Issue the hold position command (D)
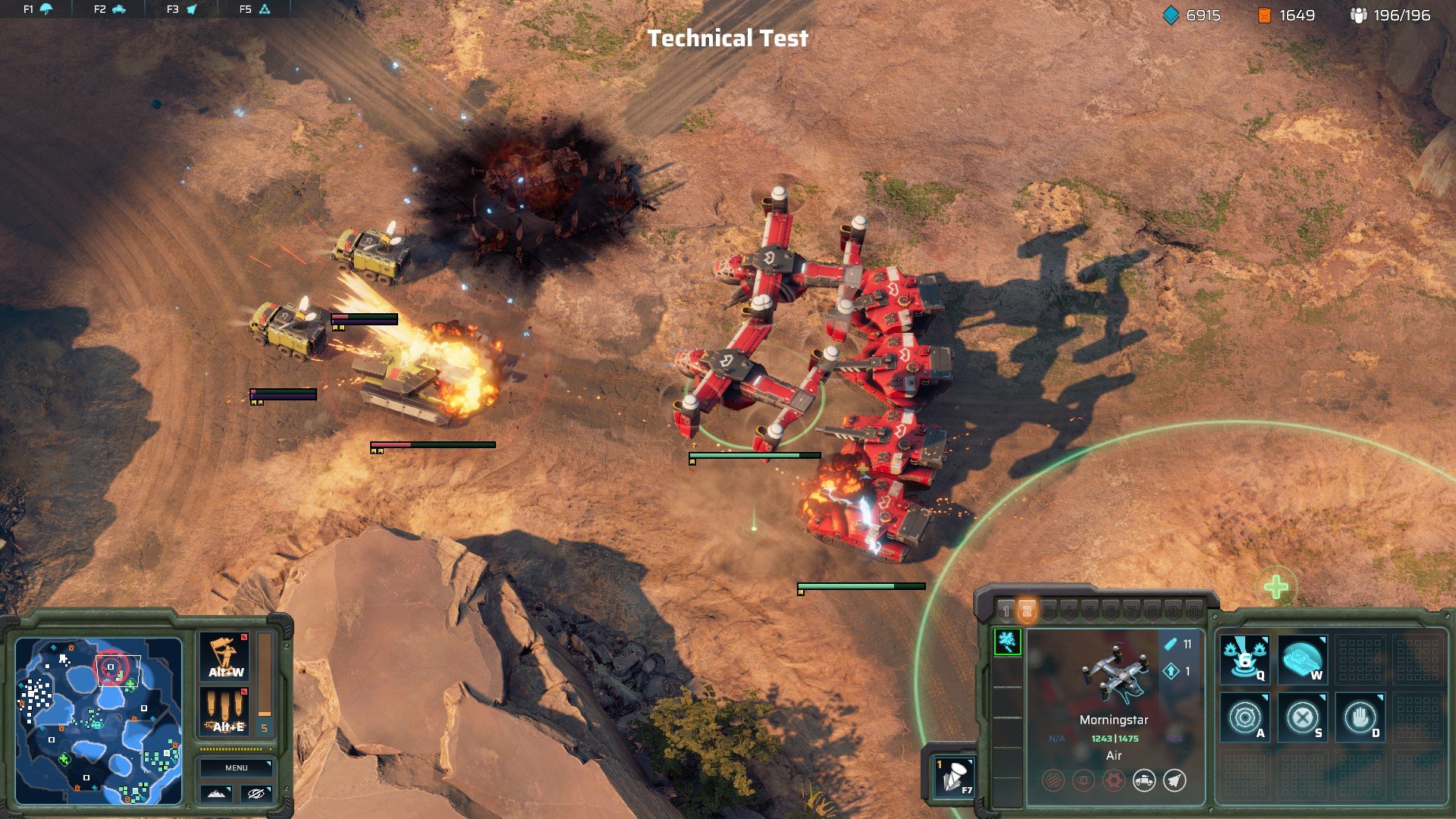Viewport: 1456px width, 819px height. [x=1360, y=717]
